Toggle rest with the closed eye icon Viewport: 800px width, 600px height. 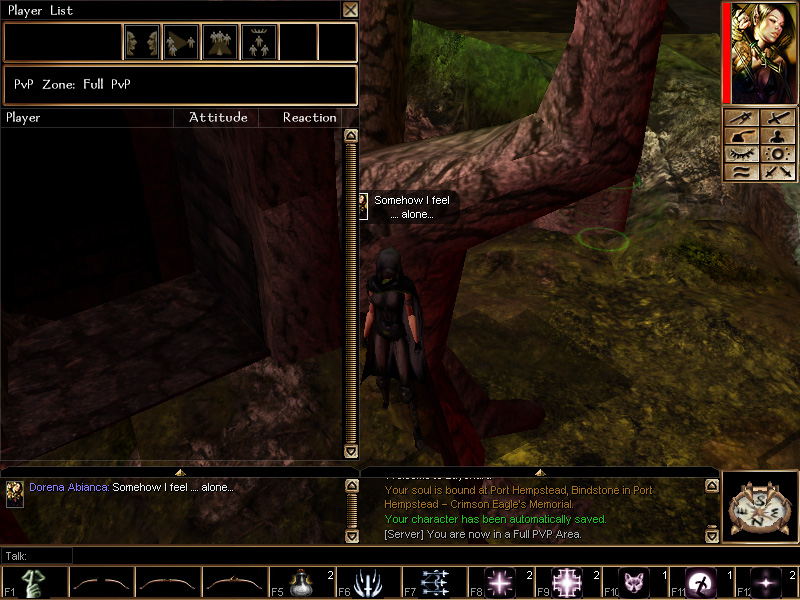741,154
